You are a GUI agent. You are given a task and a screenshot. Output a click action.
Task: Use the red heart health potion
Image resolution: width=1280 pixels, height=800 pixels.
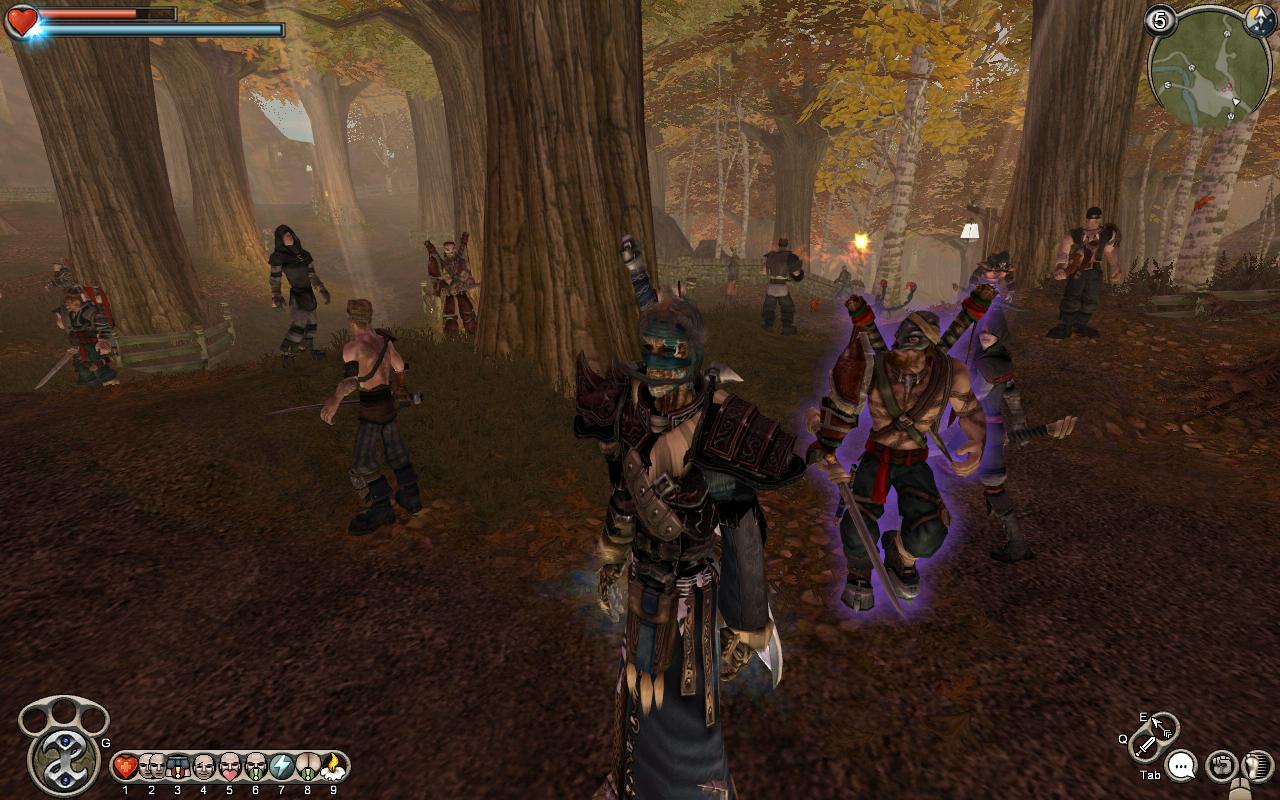pos(125,767)
